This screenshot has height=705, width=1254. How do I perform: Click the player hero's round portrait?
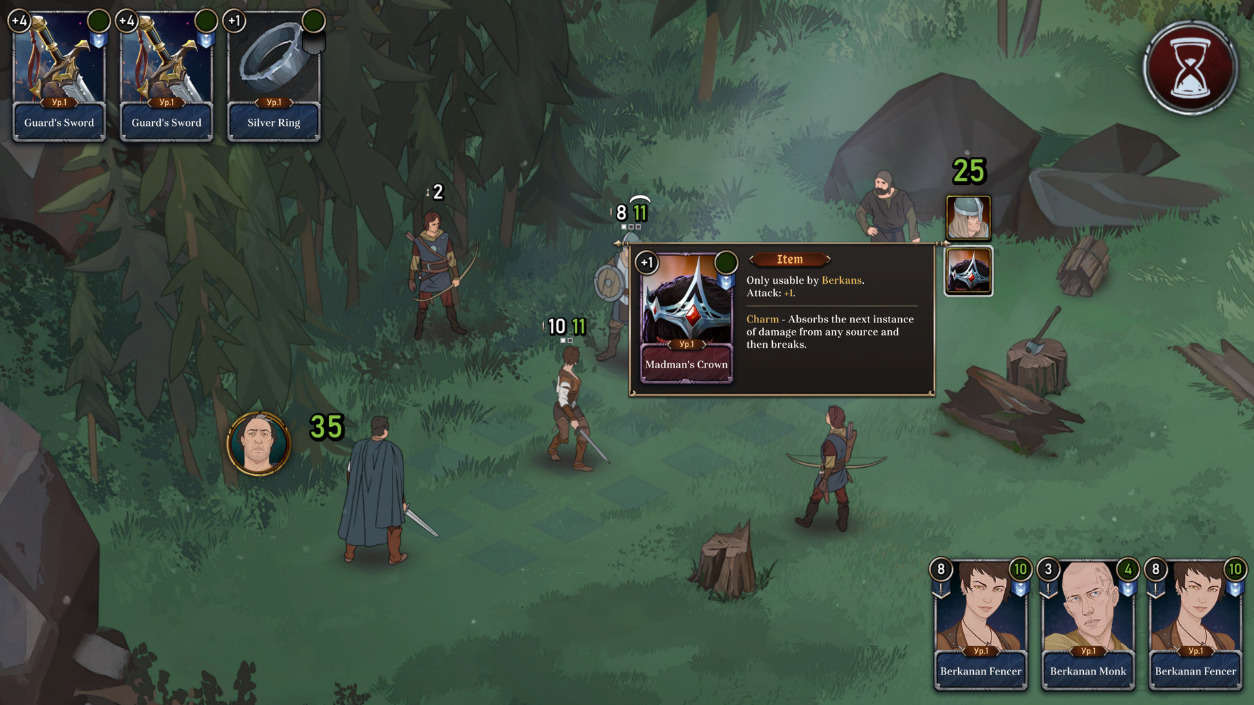pyautogui.click(x=259, y=444)
